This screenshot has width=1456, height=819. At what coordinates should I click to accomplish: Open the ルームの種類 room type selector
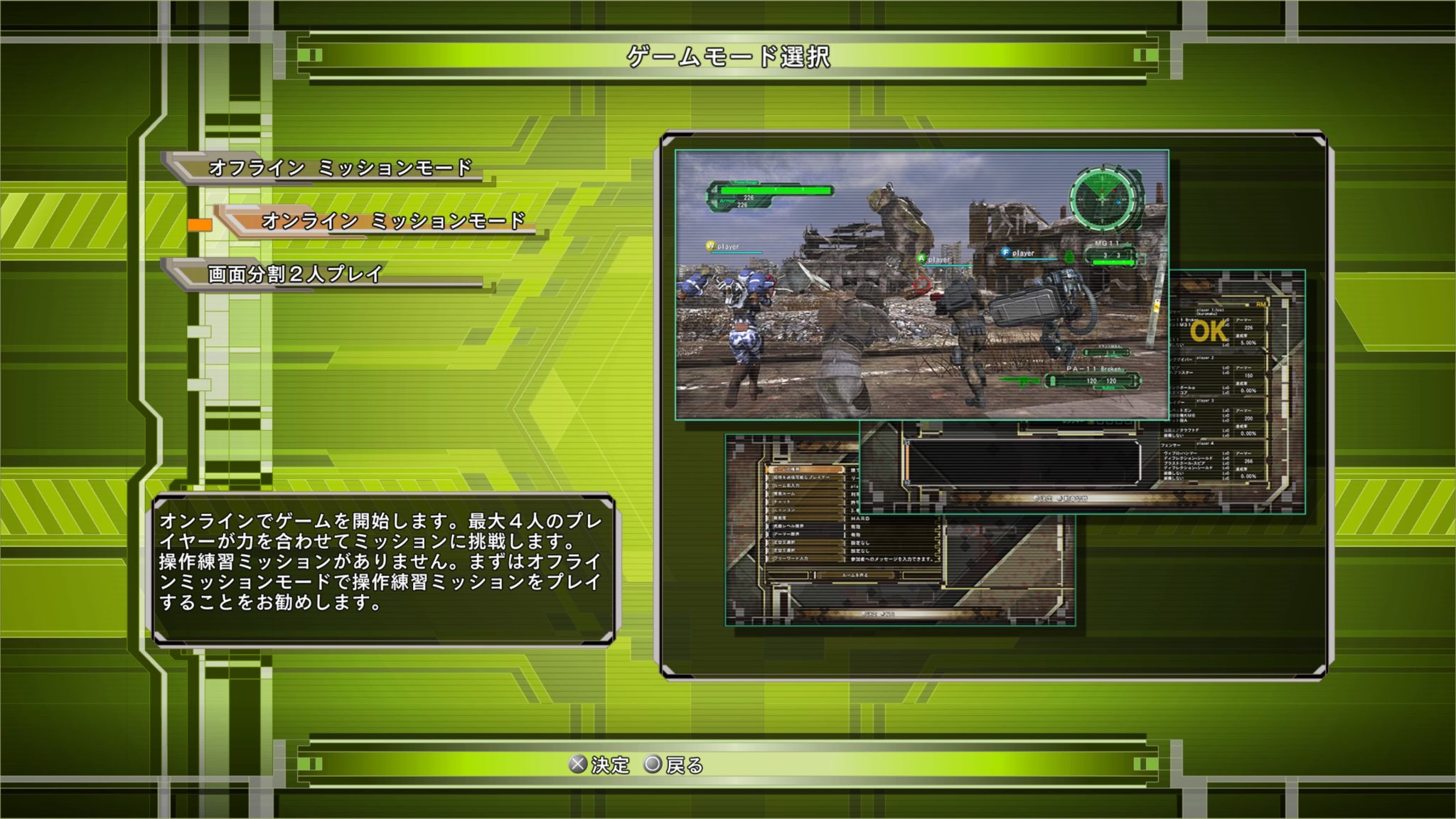(805, 469)
